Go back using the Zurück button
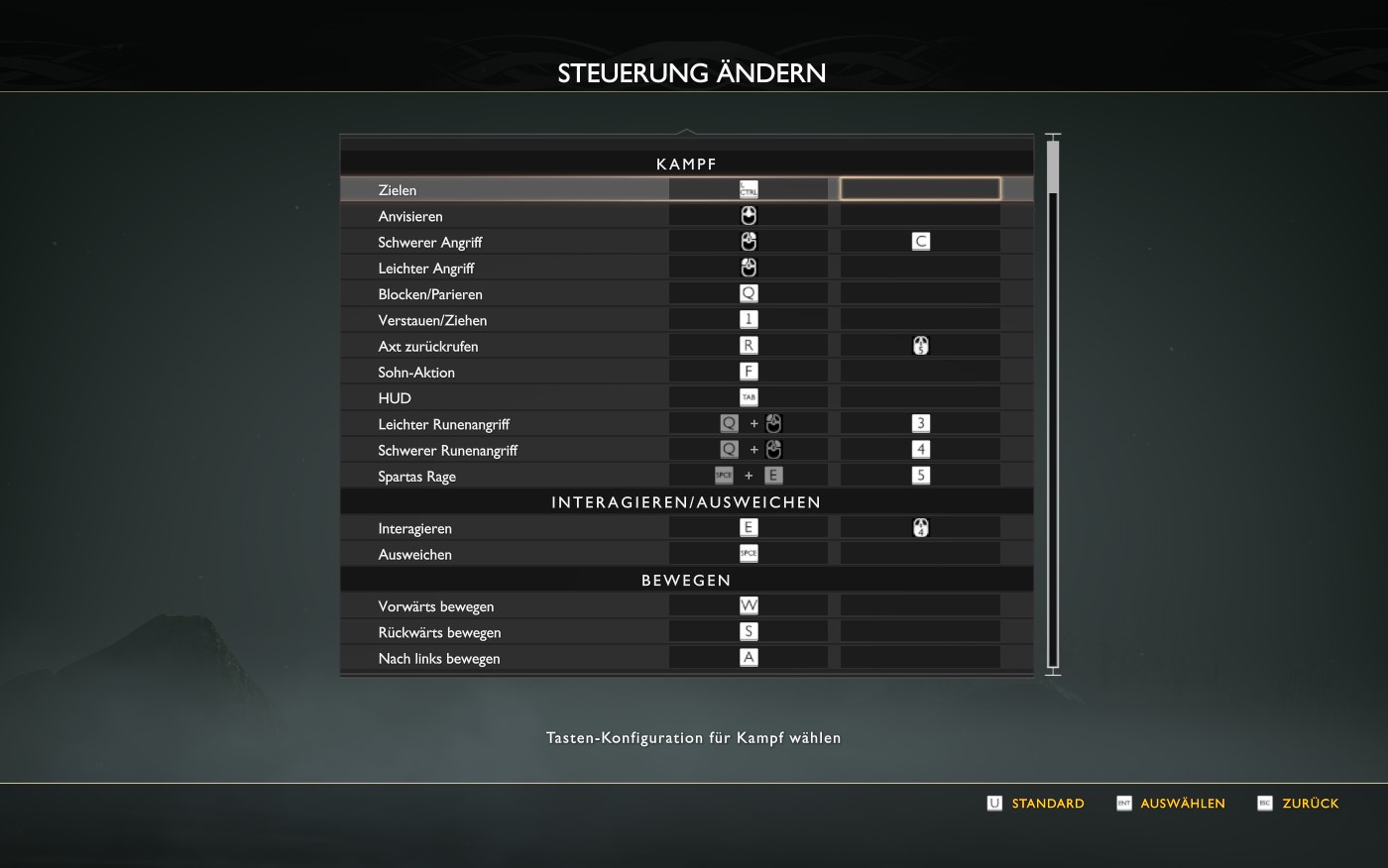The width and height of the screenshot is (1388, 868). (x=1299, y=804)
